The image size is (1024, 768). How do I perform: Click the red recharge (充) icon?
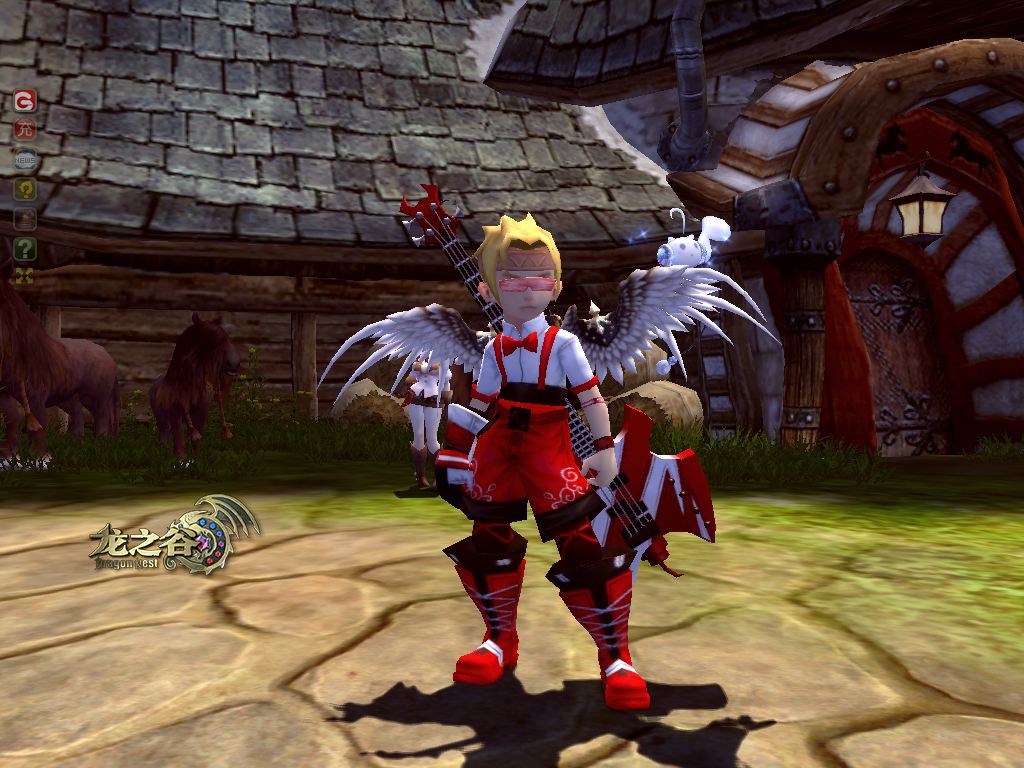tap(25, 130)
